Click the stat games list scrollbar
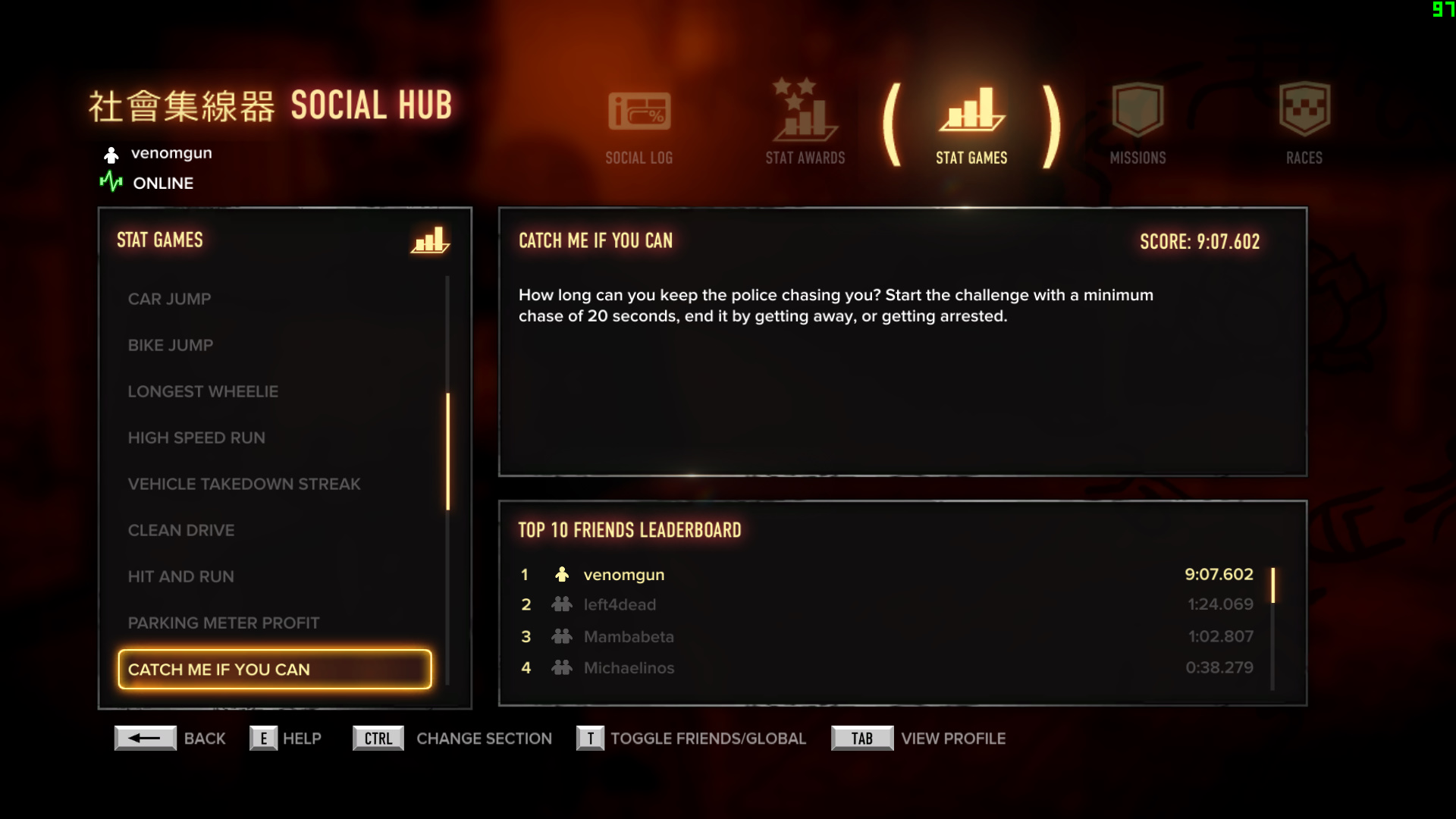Image resolution: width=1456 pixels, height=819 pixels. 448,451
